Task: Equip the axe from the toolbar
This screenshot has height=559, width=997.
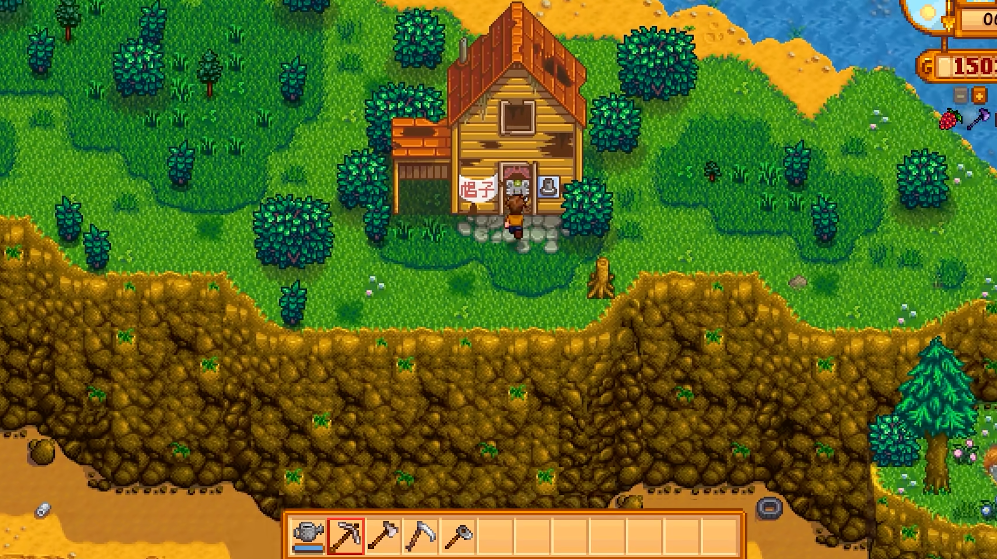Action: [383, 537]
